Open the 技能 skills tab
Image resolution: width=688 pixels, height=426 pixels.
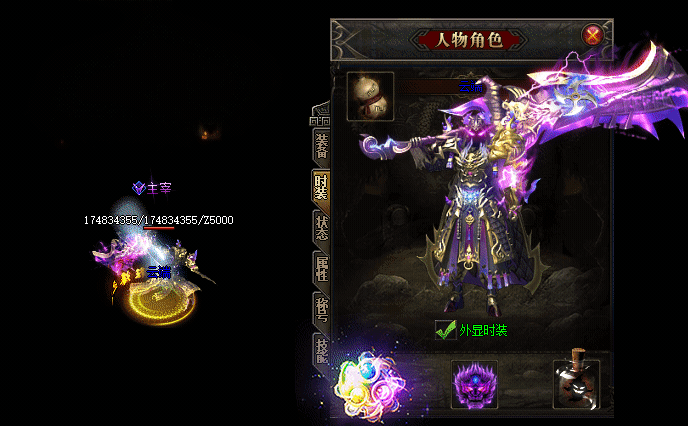pyautogui.click(x=321, y=349)
